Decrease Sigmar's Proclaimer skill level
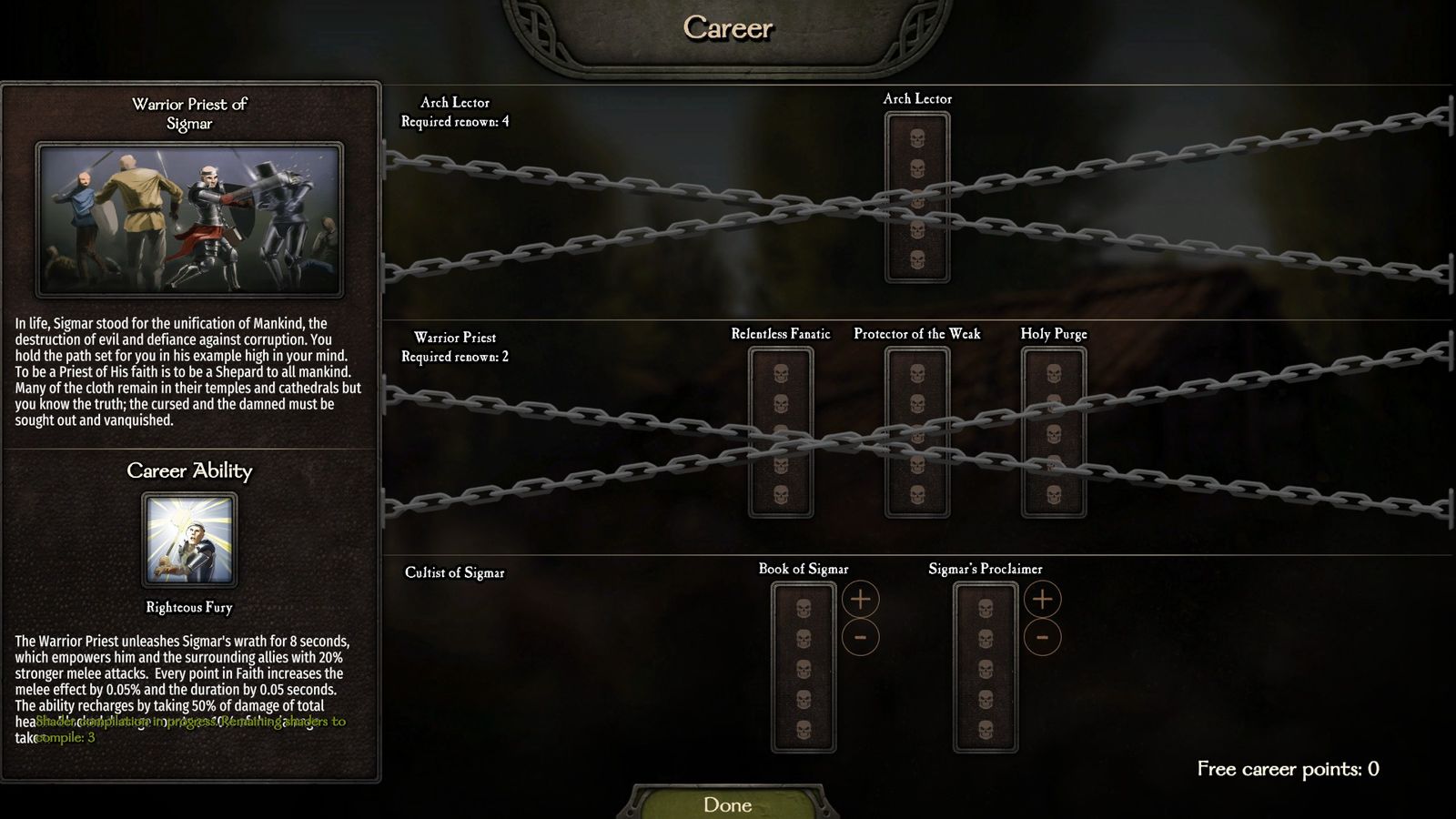Screen dimensions: 1456x819 tap(1042, 637)
